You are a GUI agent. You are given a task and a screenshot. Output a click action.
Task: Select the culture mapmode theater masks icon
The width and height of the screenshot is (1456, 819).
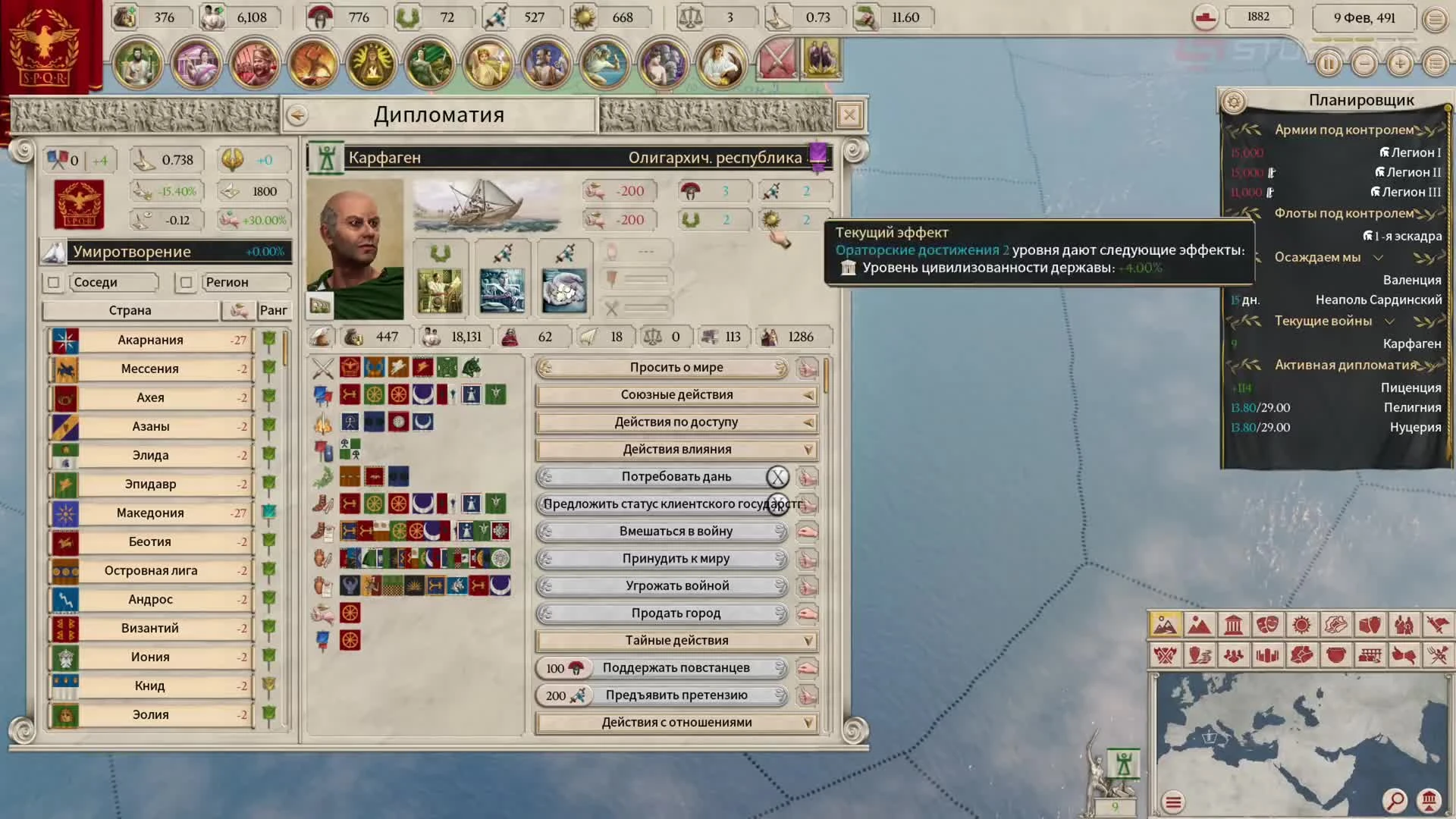tap(1267, 624)
